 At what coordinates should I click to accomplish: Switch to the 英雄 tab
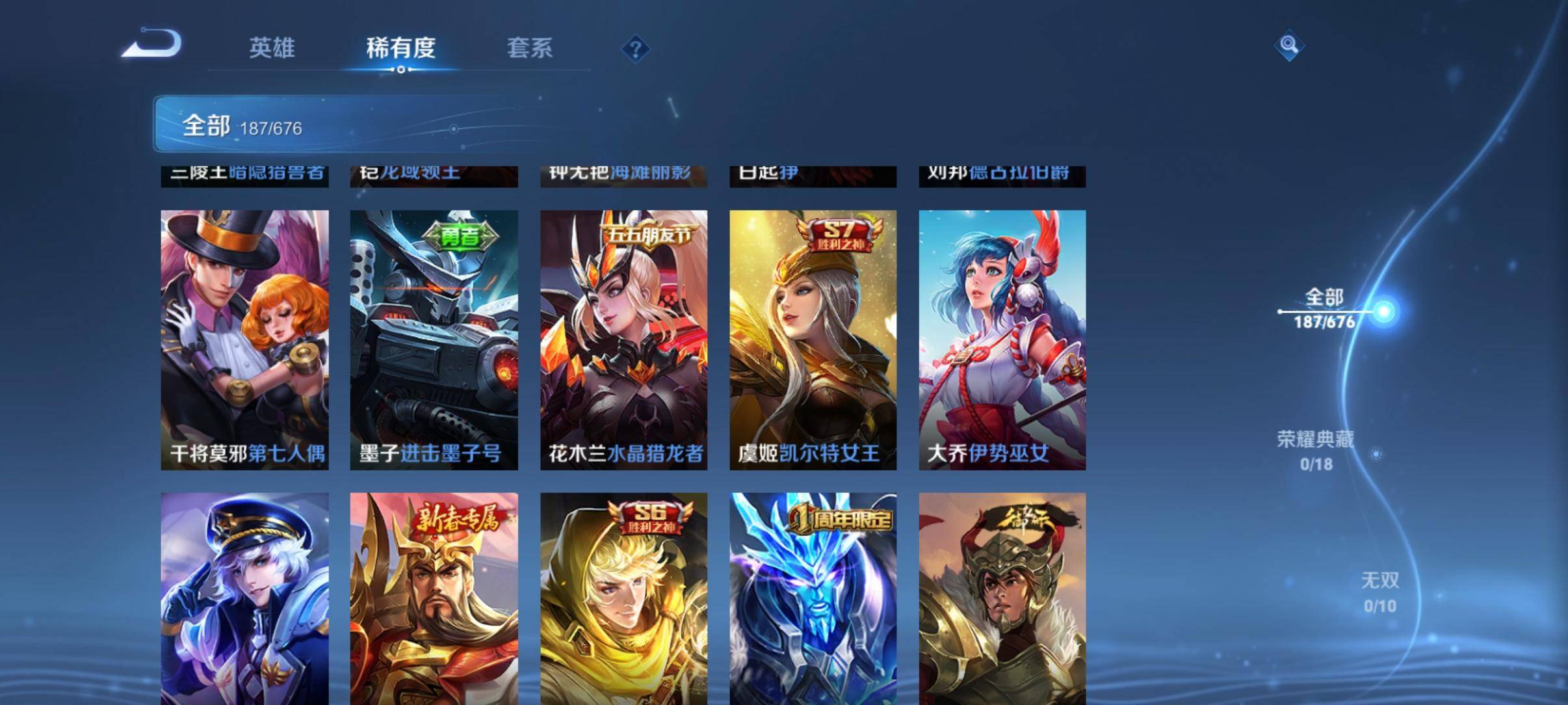coord(272,48)
